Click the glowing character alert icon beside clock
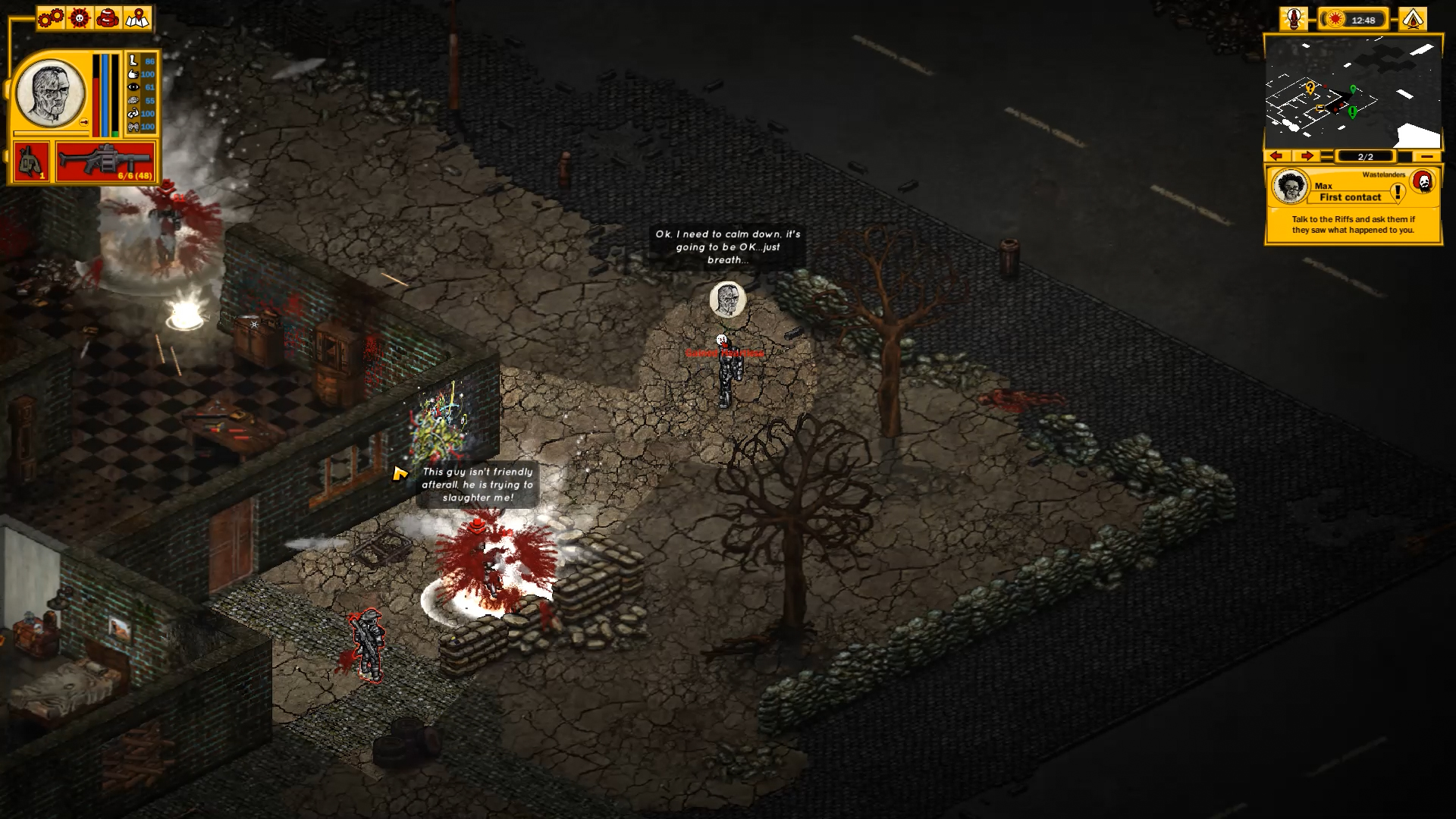The height and width of the screenshot is (819, 1456). 1294,17
